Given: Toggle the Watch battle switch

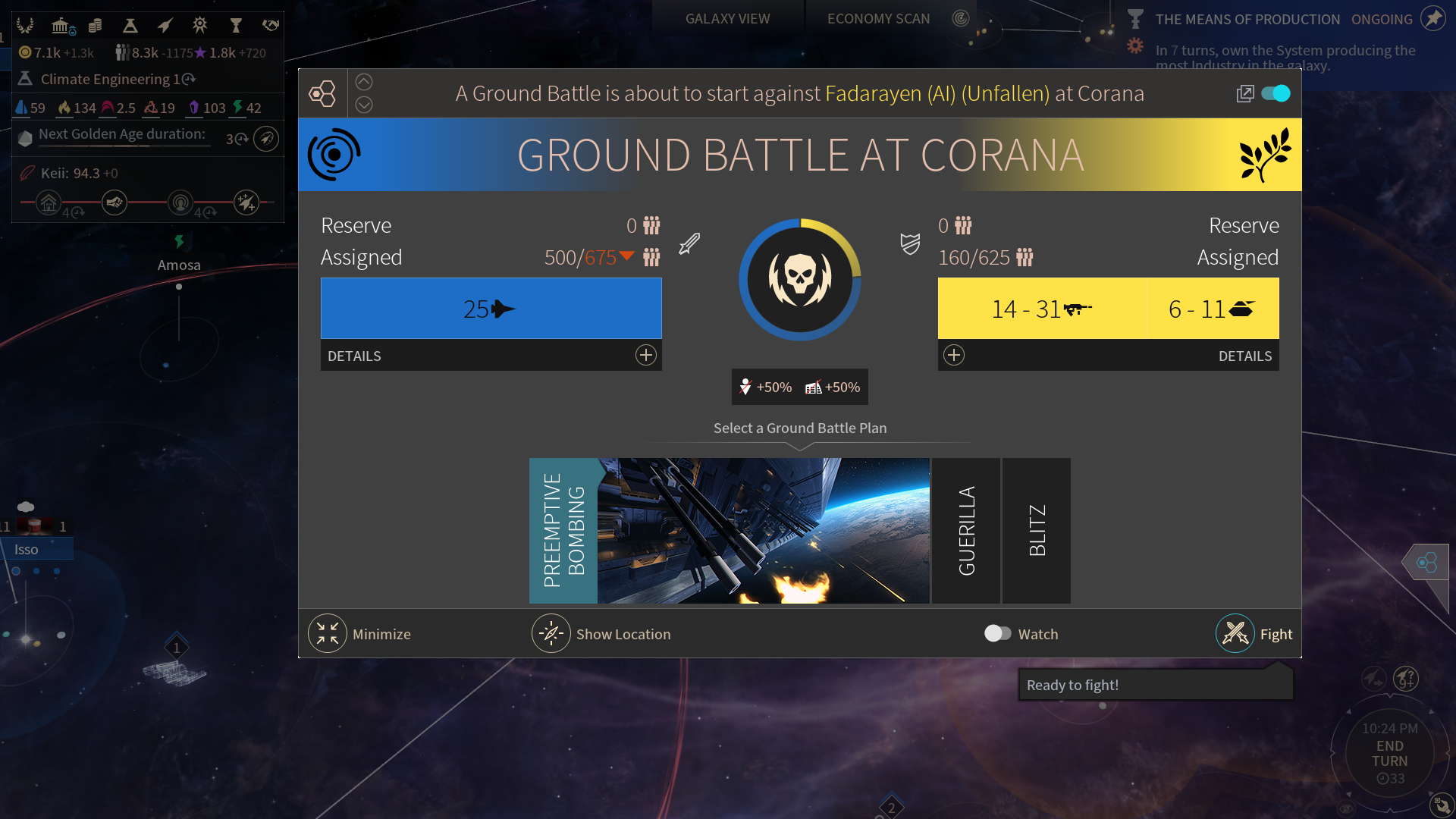Looking at the screenshot, I should tap(997, 633).
